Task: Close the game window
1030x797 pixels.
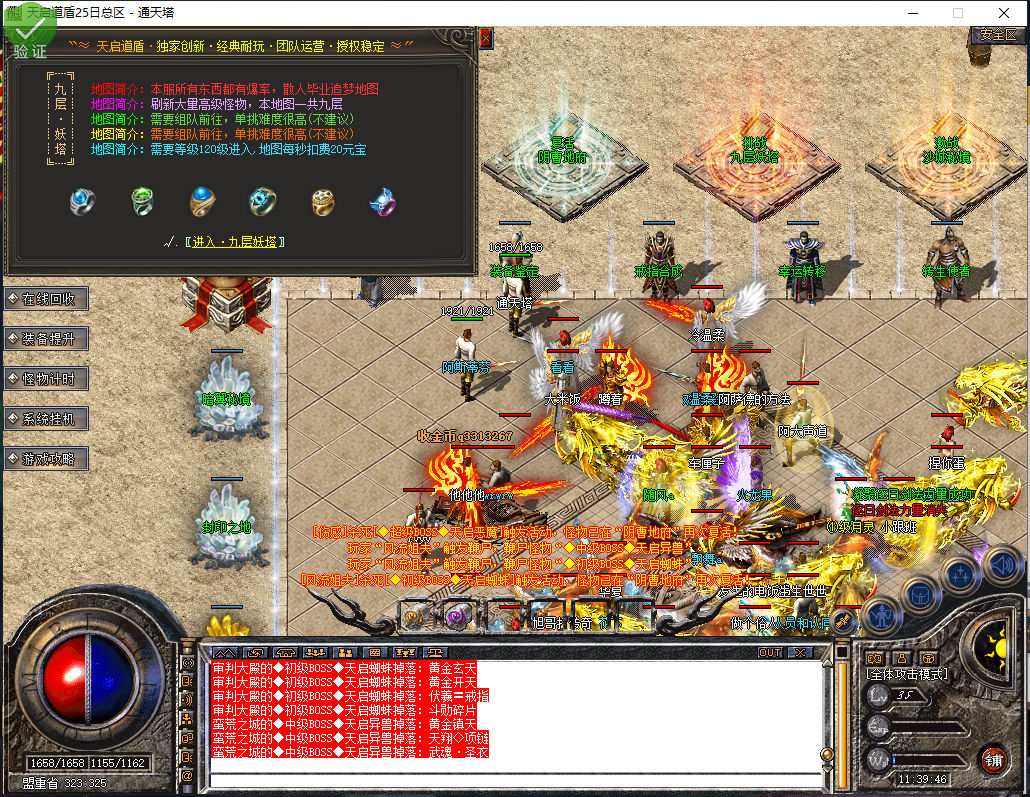Action: (x=1004, y=13)
